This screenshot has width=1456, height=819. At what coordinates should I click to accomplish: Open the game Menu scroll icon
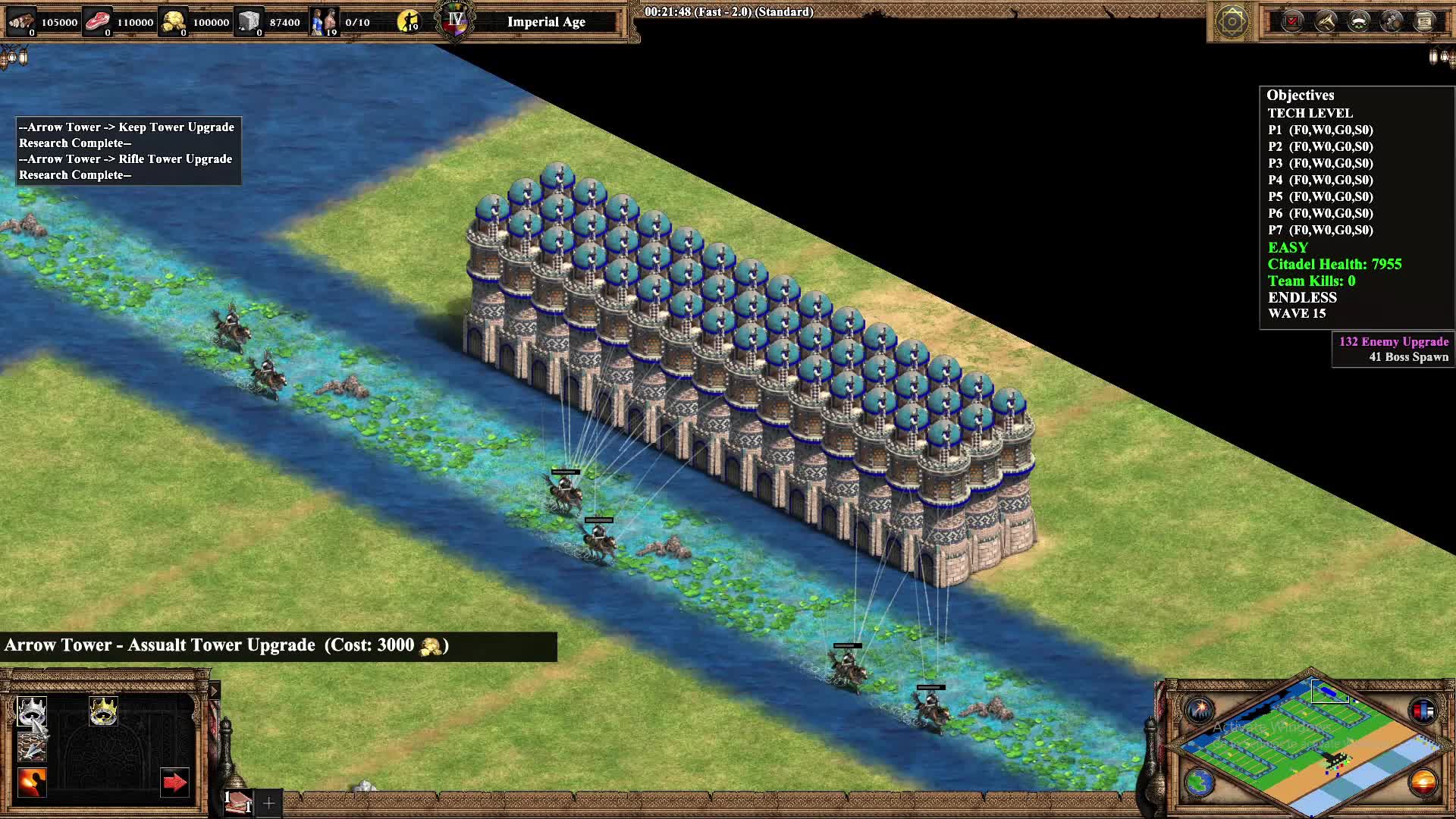pyautogui.click(x=1423, y=20)
